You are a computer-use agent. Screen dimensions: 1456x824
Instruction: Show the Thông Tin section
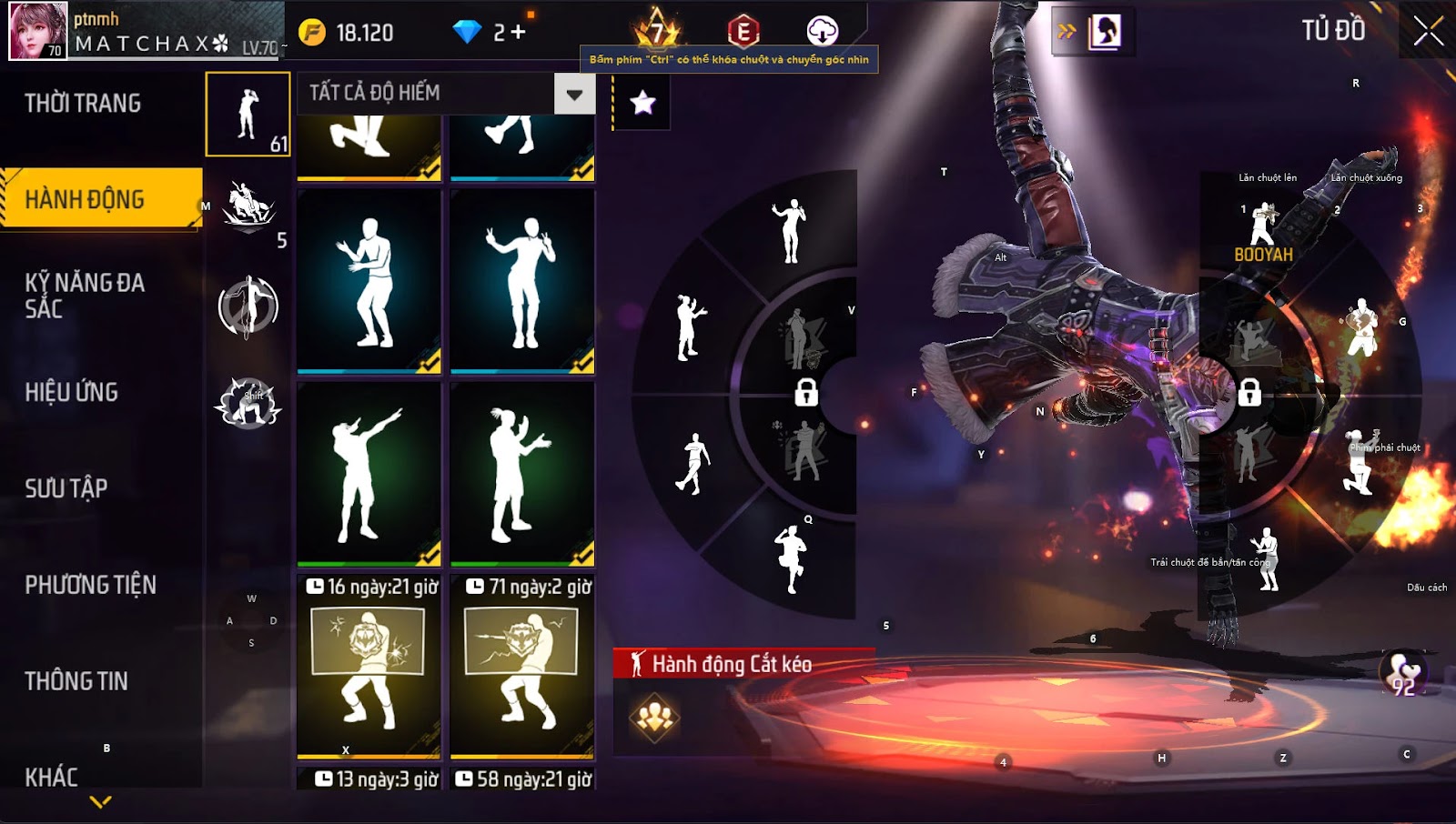coord(76,681)
